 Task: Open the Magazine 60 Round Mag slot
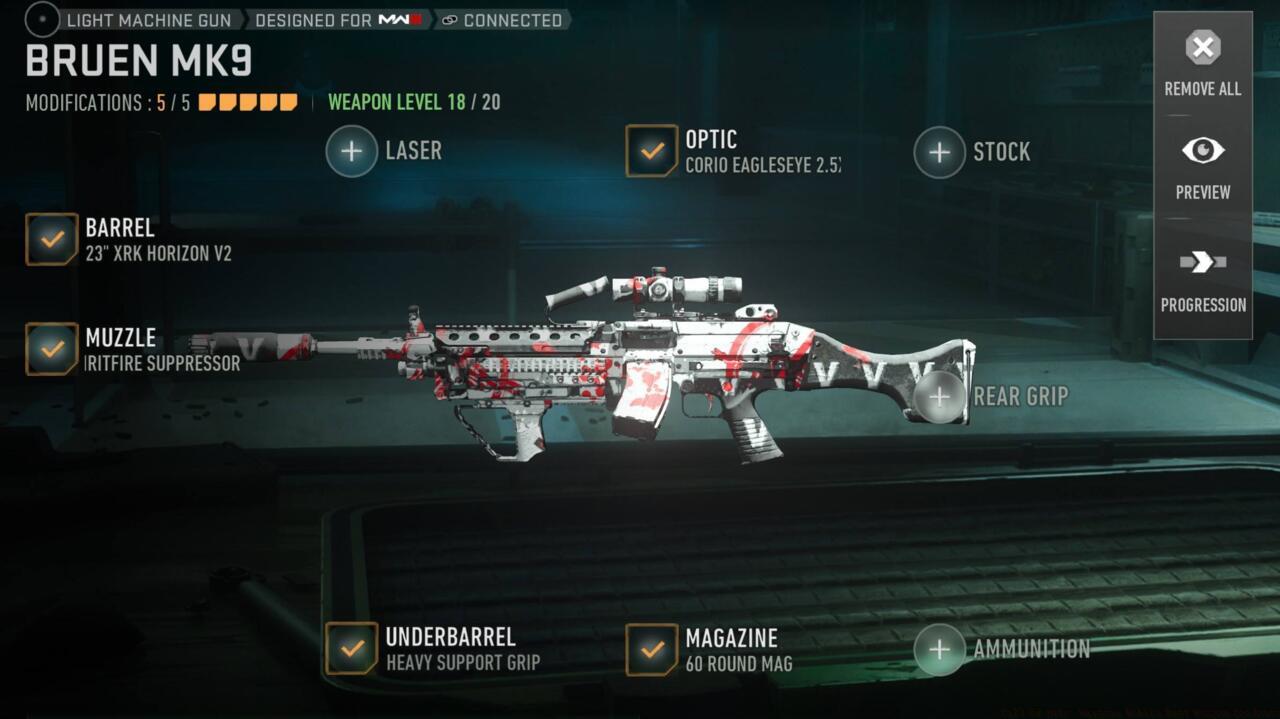pos(652,650)
